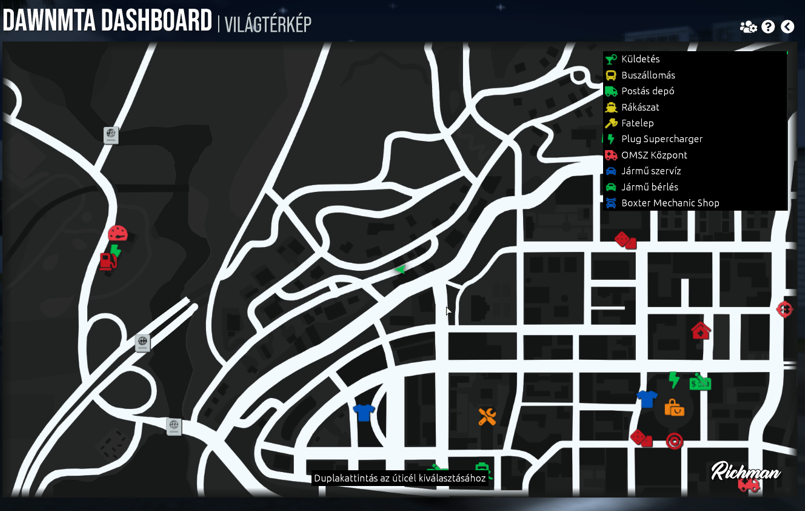Viewport: 805px width, 511px height.
Task: Click the back arrow button
Action: (x=787, y=27)
